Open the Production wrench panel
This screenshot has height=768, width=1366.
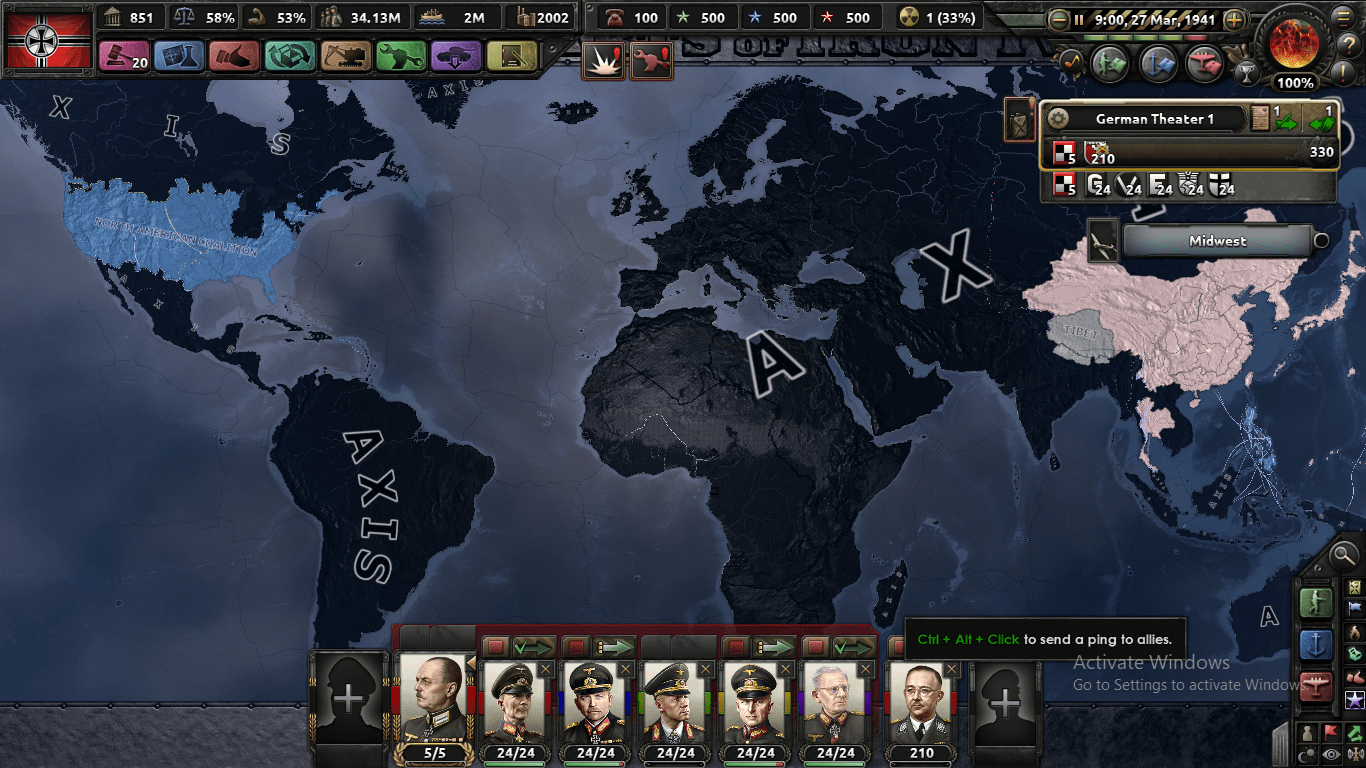click(x=400, y=55)
